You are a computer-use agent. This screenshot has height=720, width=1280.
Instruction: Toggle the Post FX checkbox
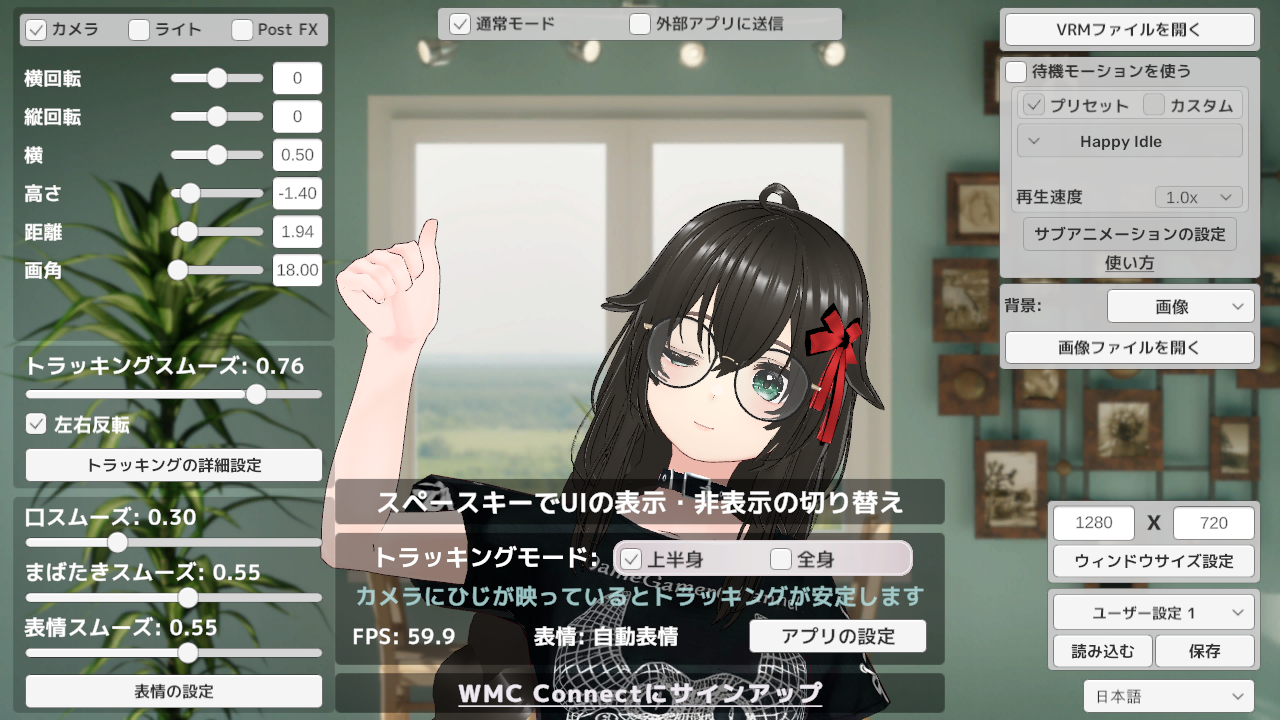[x=242, y=30]
